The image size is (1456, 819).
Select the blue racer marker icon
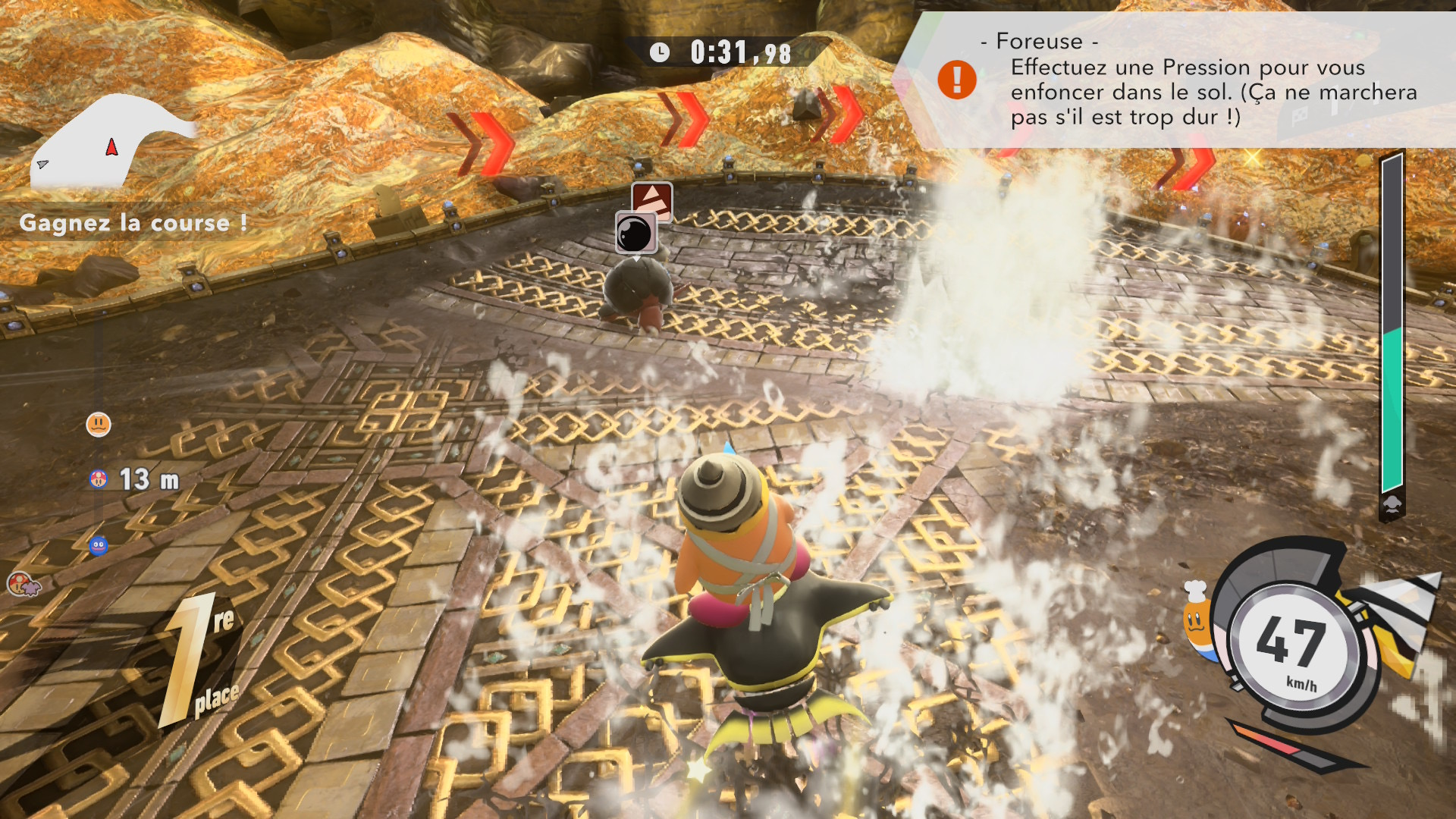[99, 545]
